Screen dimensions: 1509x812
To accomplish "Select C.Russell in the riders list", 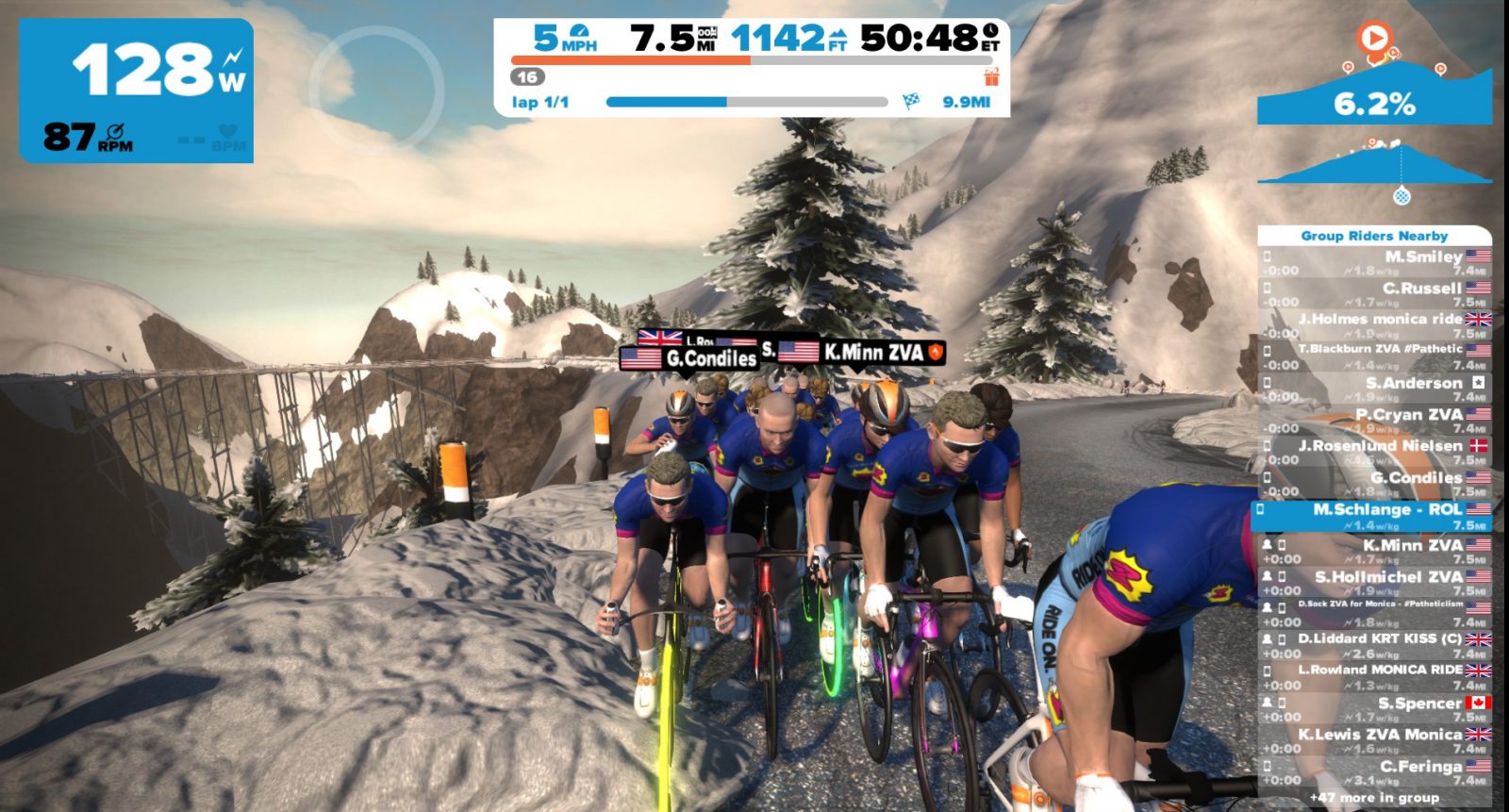I will pos(1374,294).
